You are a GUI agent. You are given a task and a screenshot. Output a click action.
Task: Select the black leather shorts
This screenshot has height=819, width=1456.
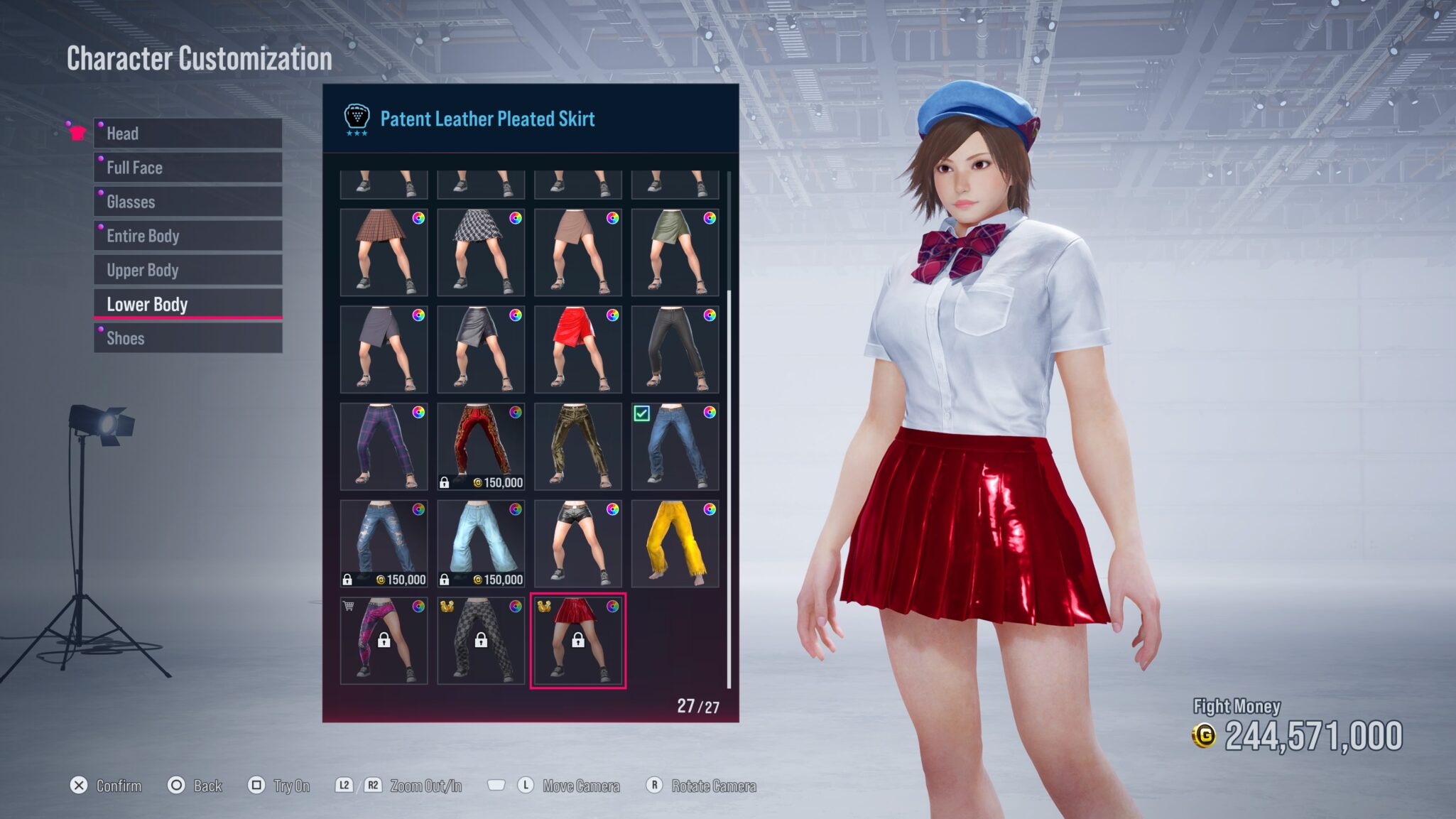(x=577, y=543)
